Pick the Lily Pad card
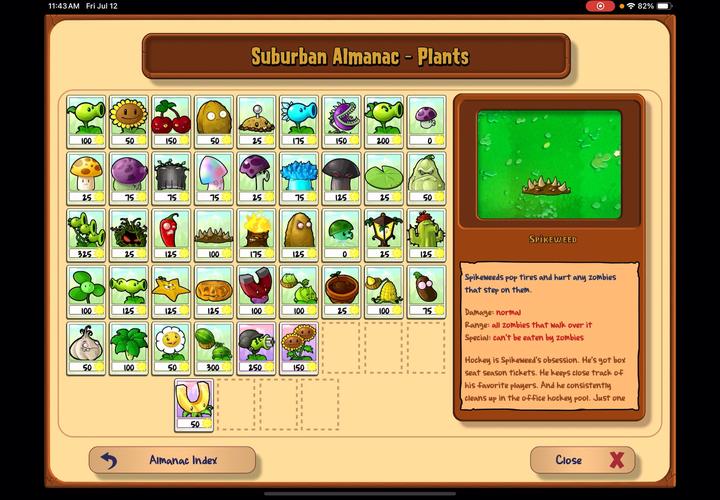This screenshot has width=720, height=500. pos(383,177)
